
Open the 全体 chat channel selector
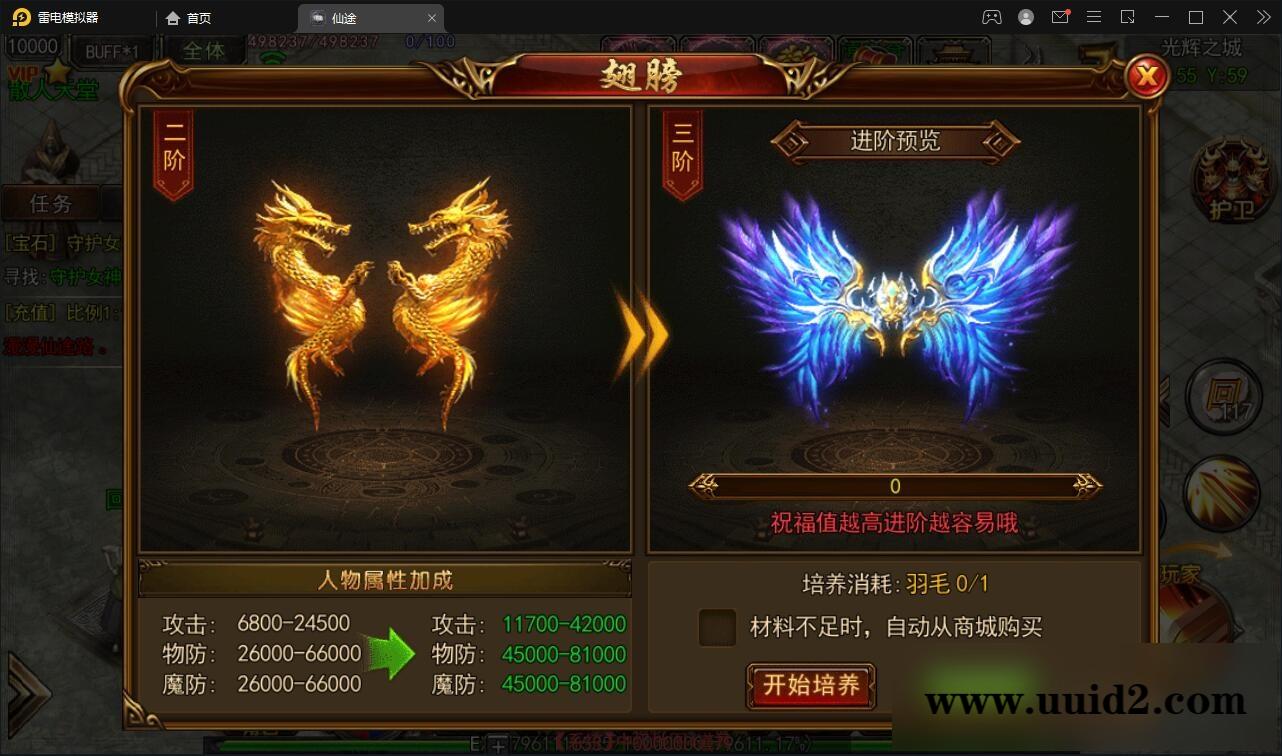[x=205, y=48]
